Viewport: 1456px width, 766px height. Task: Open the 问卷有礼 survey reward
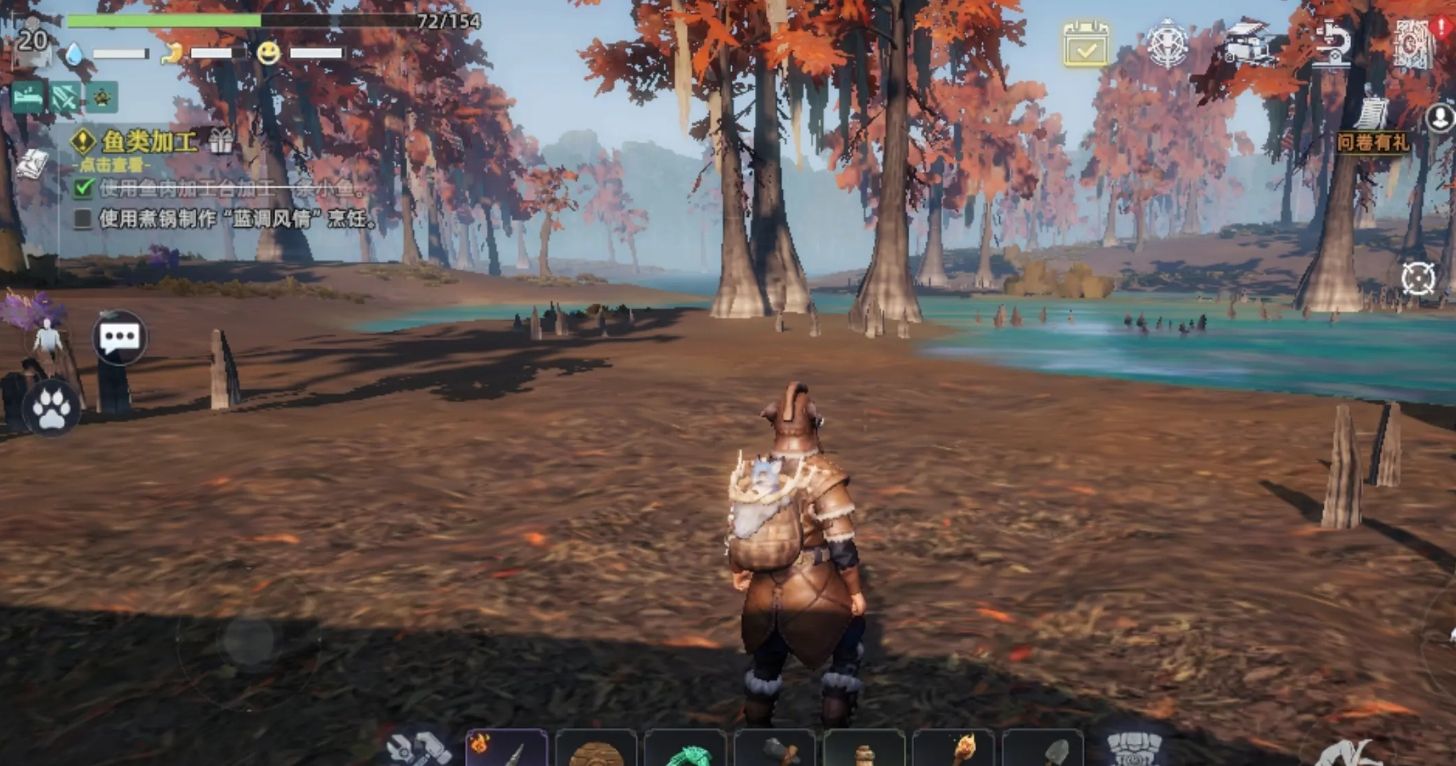point(1372,130)
